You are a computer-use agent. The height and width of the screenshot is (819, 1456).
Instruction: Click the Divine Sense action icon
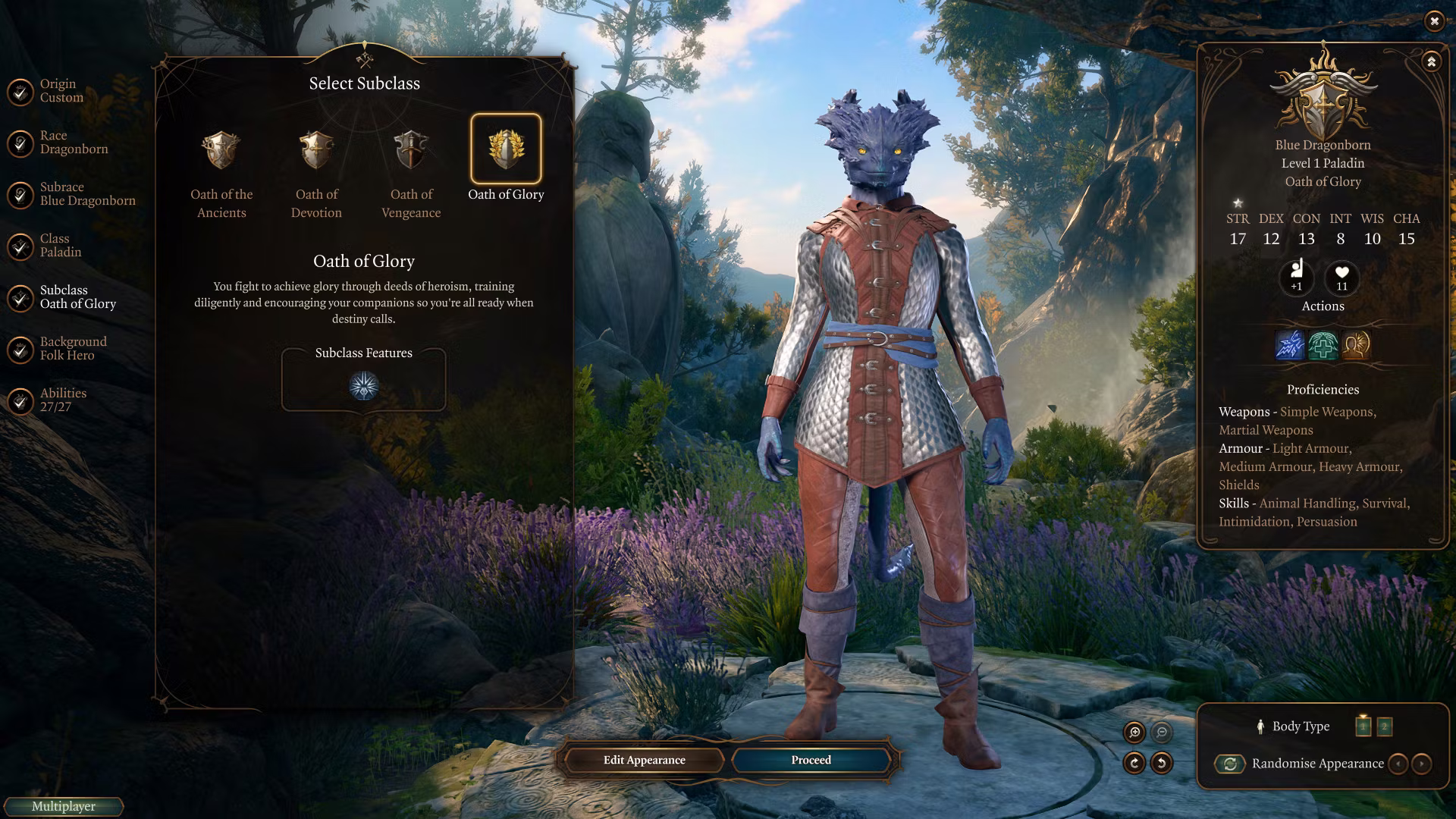tap(1357, 345)
